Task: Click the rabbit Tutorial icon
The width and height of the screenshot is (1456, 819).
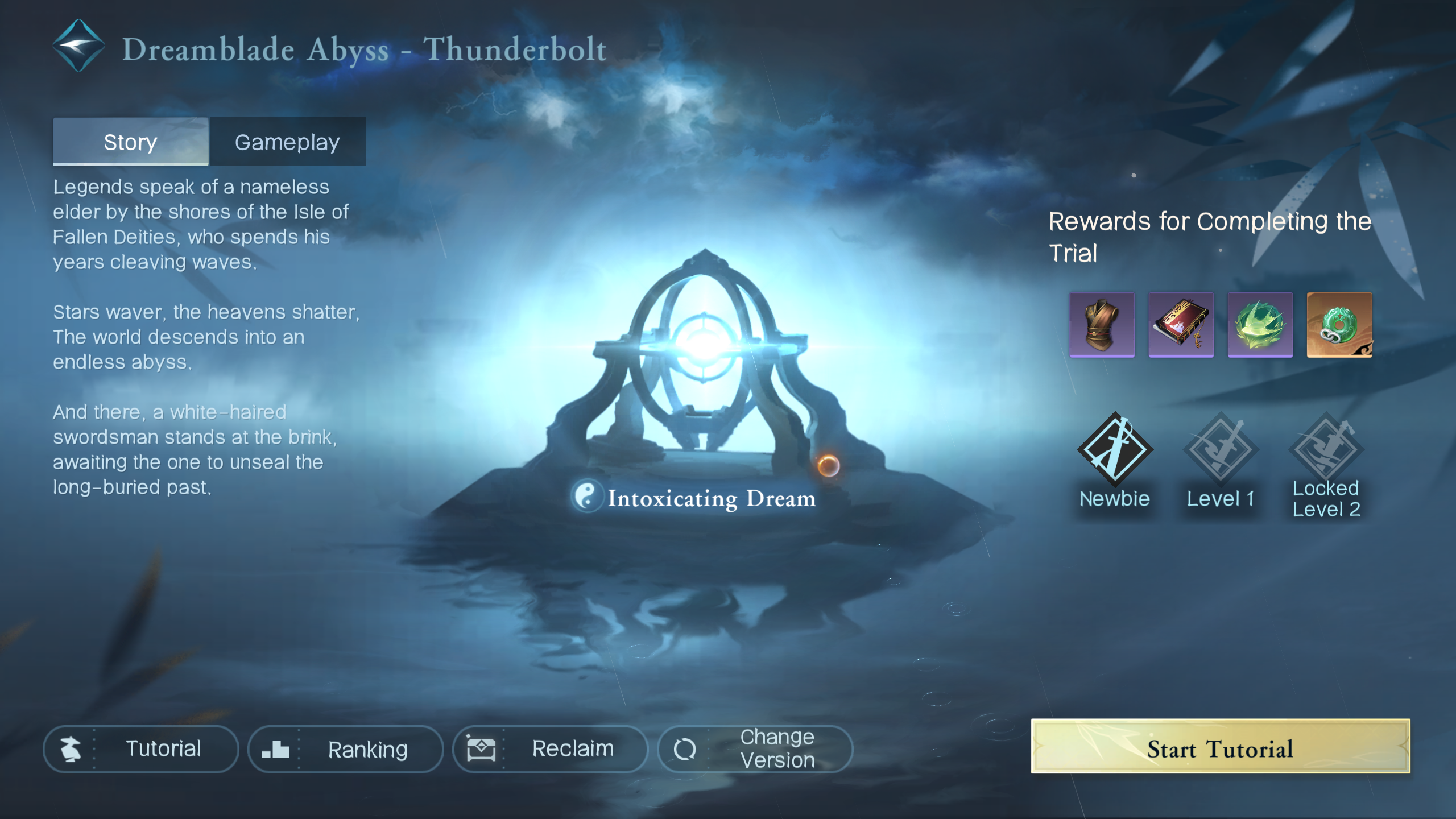Action: tap(71, 748)
